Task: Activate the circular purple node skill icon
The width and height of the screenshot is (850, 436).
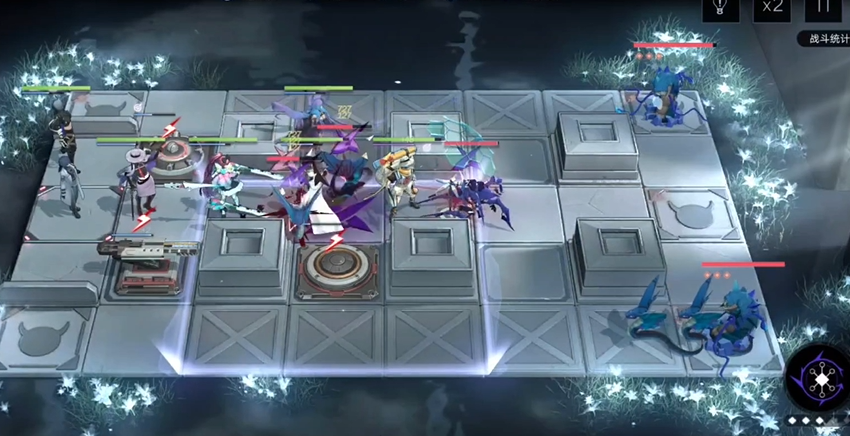Action: 816,379
